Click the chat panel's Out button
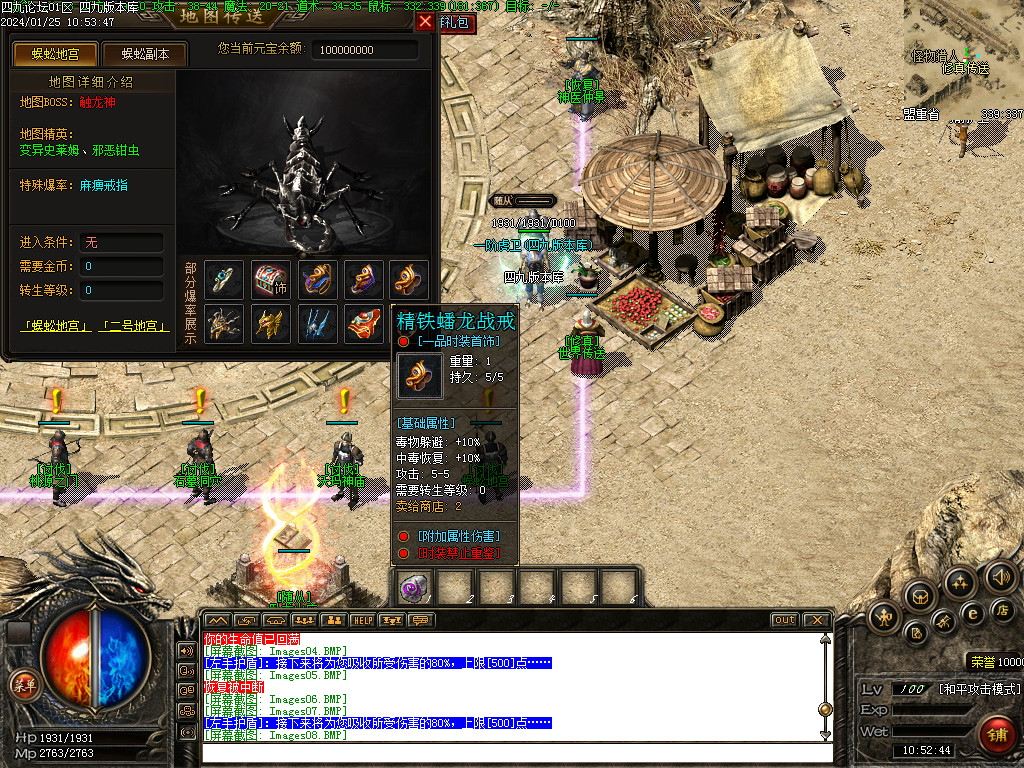Viewport: 1024px width, 768px height. (x=785, y=620)
